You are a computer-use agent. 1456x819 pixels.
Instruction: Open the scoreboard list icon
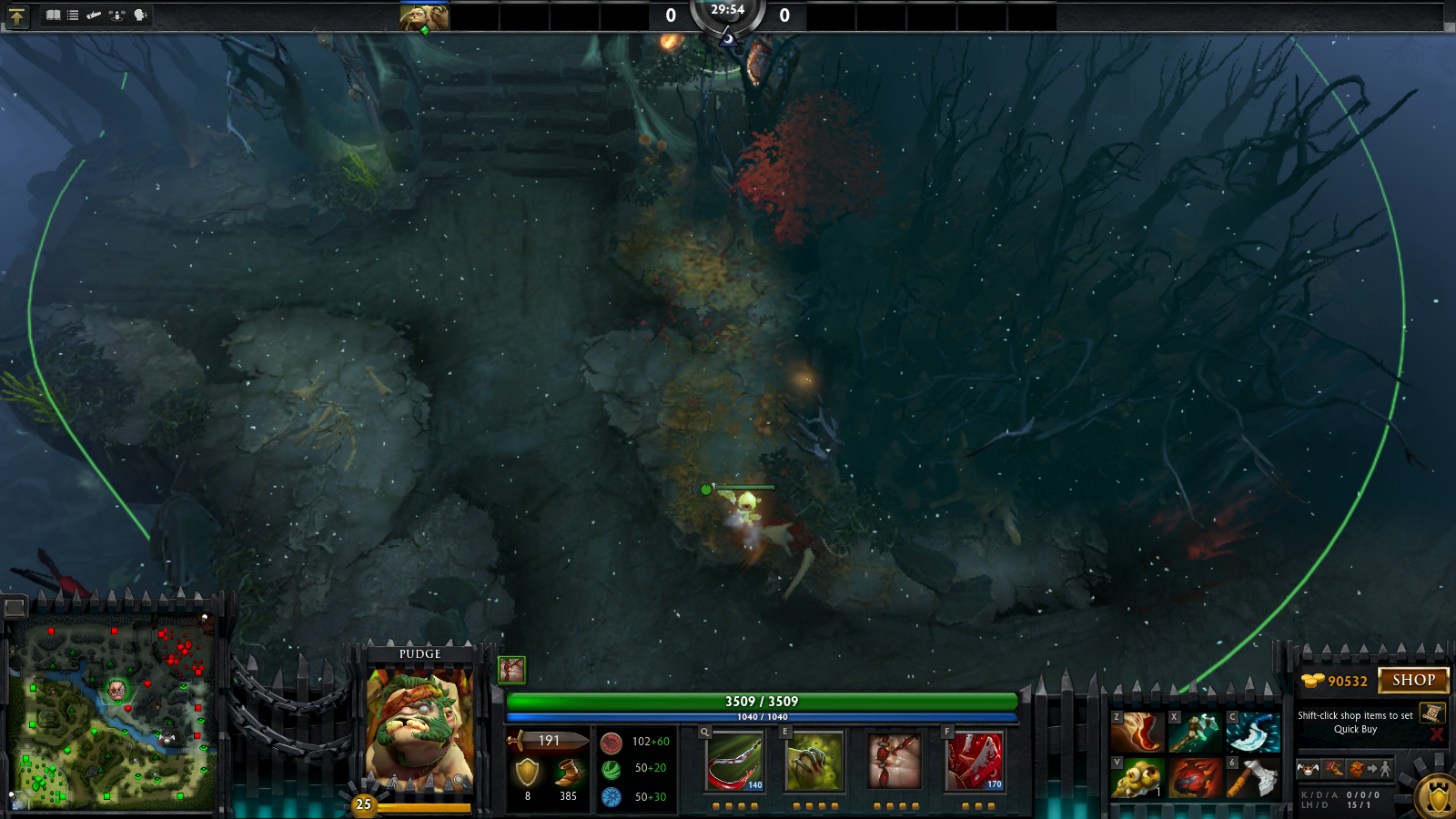click(x=71, y=15)
